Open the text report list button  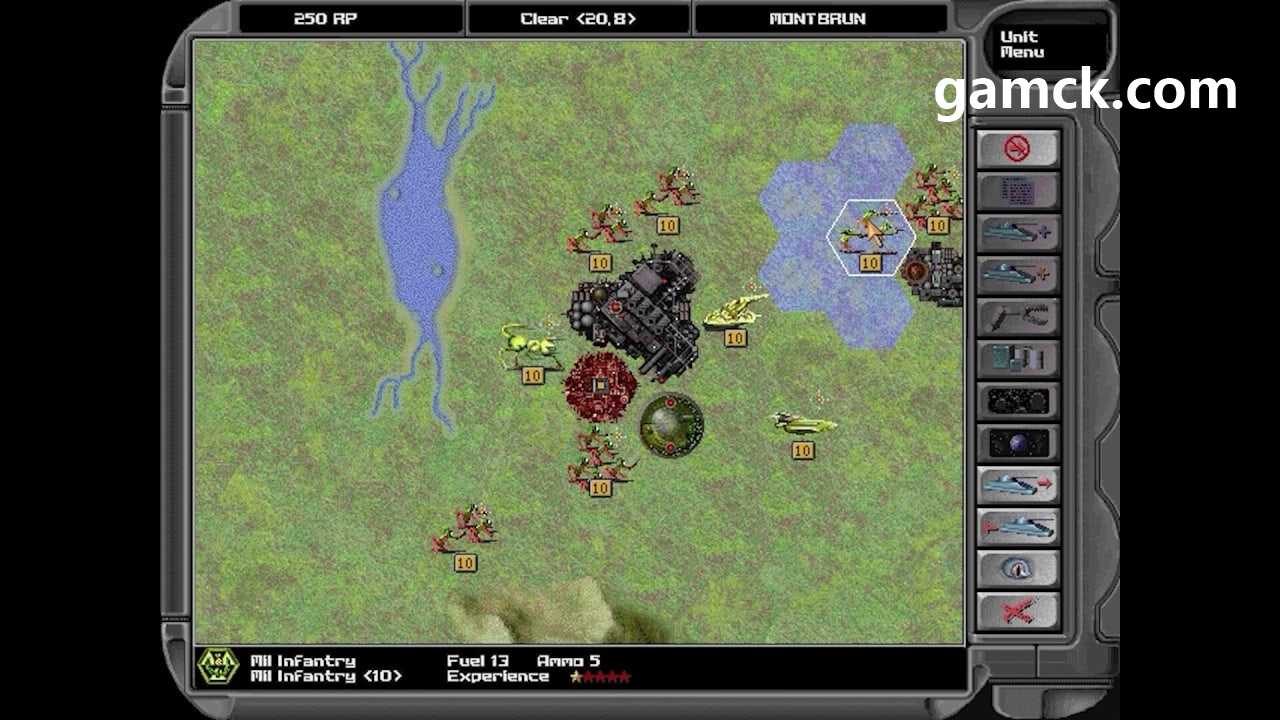1017,191
